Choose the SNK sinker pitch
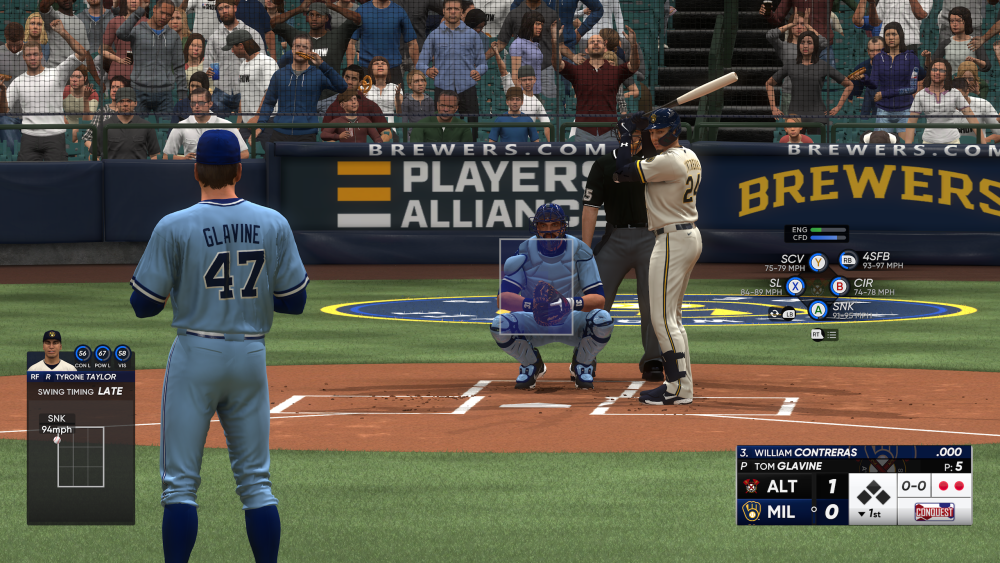 (818, 309)
